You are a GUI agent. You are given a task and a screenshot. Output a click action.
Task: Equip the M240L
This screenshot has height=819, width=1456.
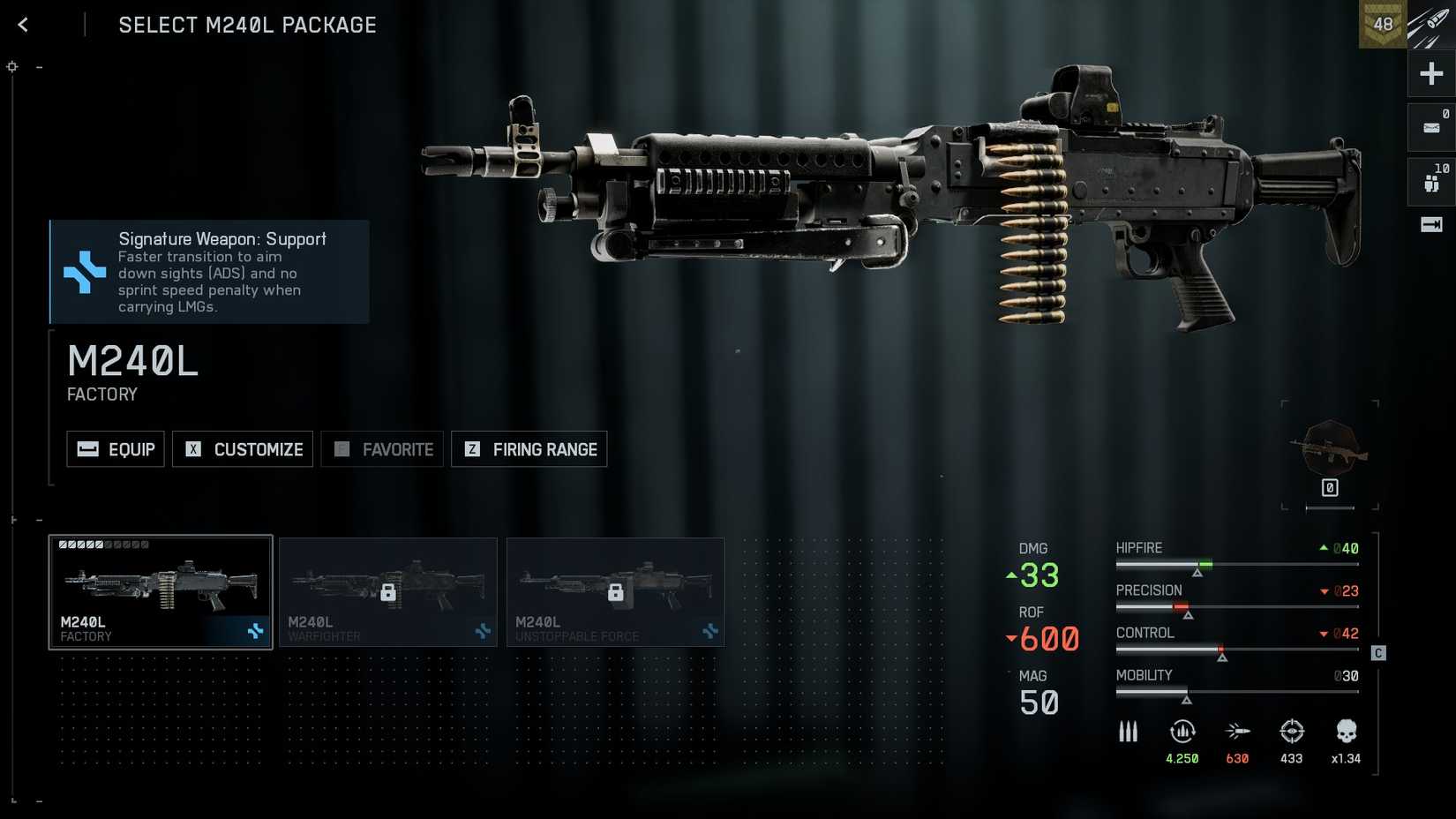(115, 449)
